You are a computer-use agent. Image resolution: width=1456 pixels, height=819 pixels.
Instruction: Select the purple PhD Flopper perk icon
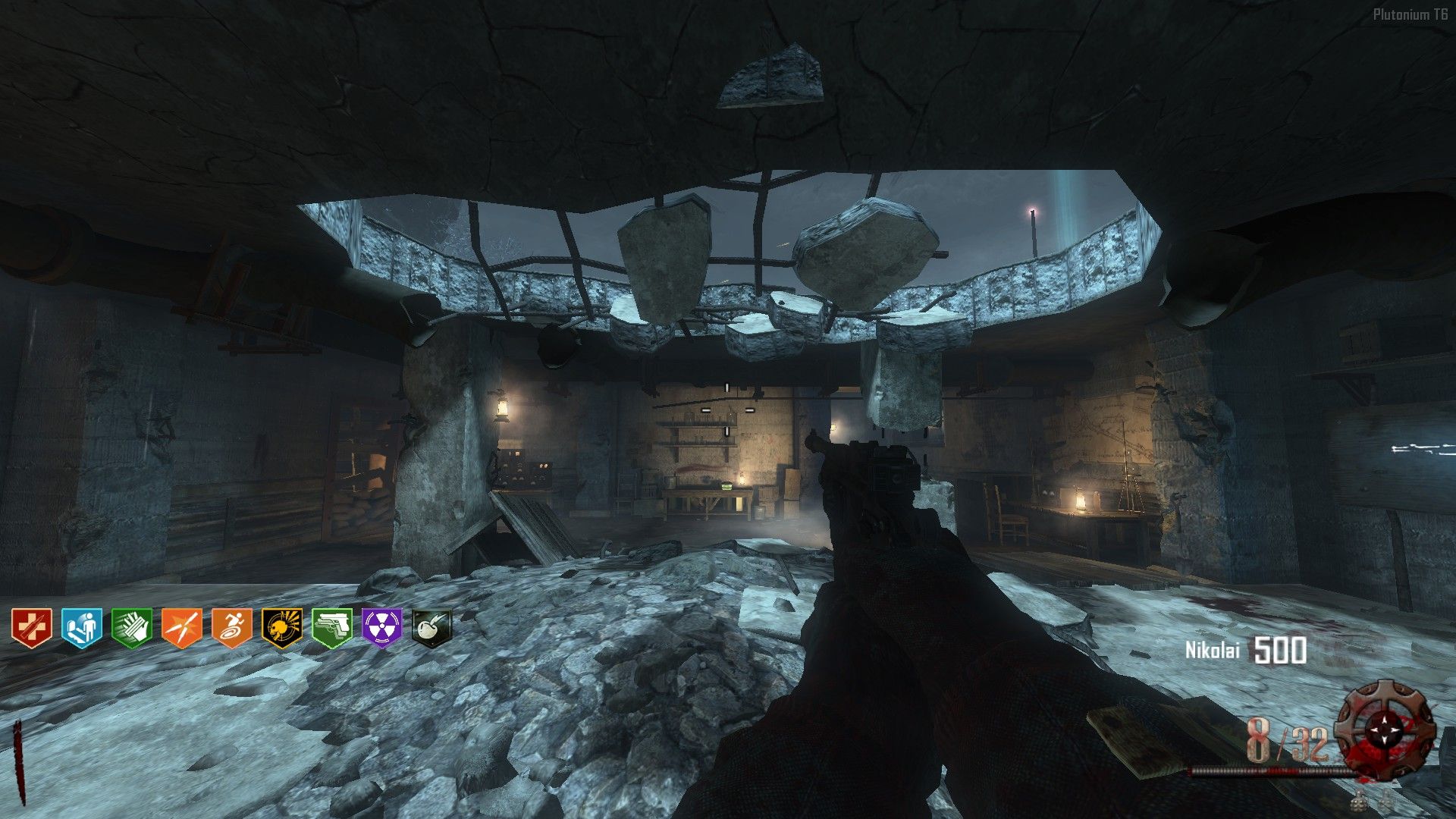[382, 629]
